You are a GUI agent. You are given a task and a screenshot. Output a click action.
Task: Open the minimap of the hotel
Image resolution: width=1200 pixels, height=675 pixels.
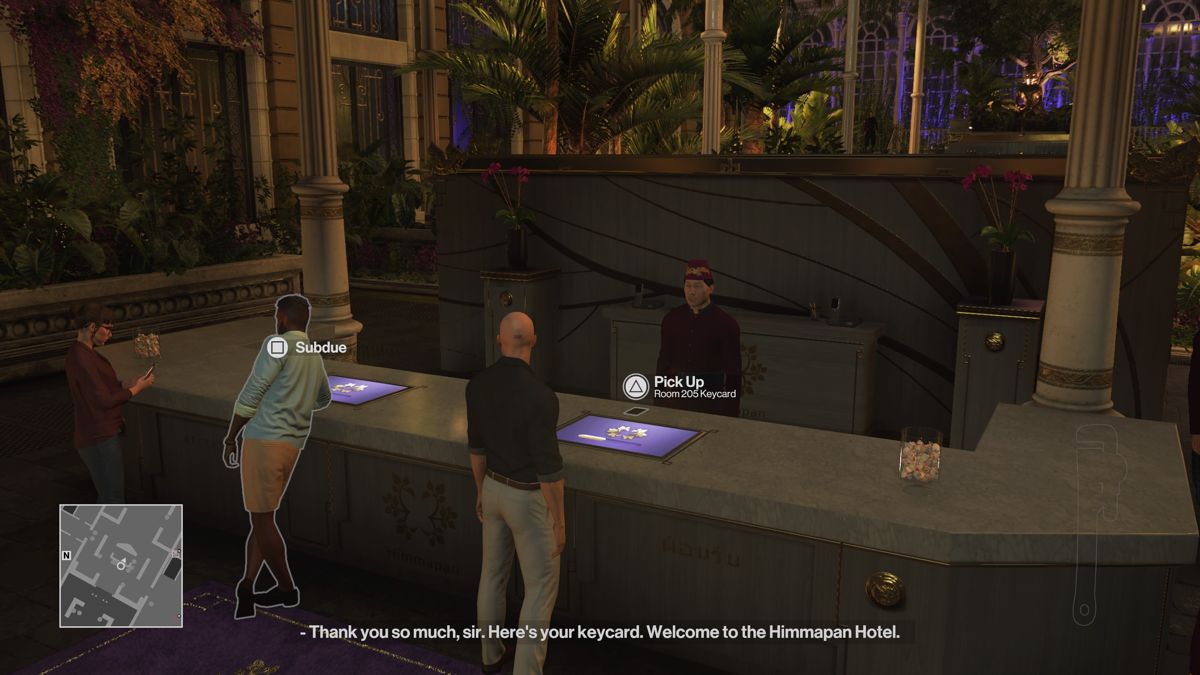121,565
